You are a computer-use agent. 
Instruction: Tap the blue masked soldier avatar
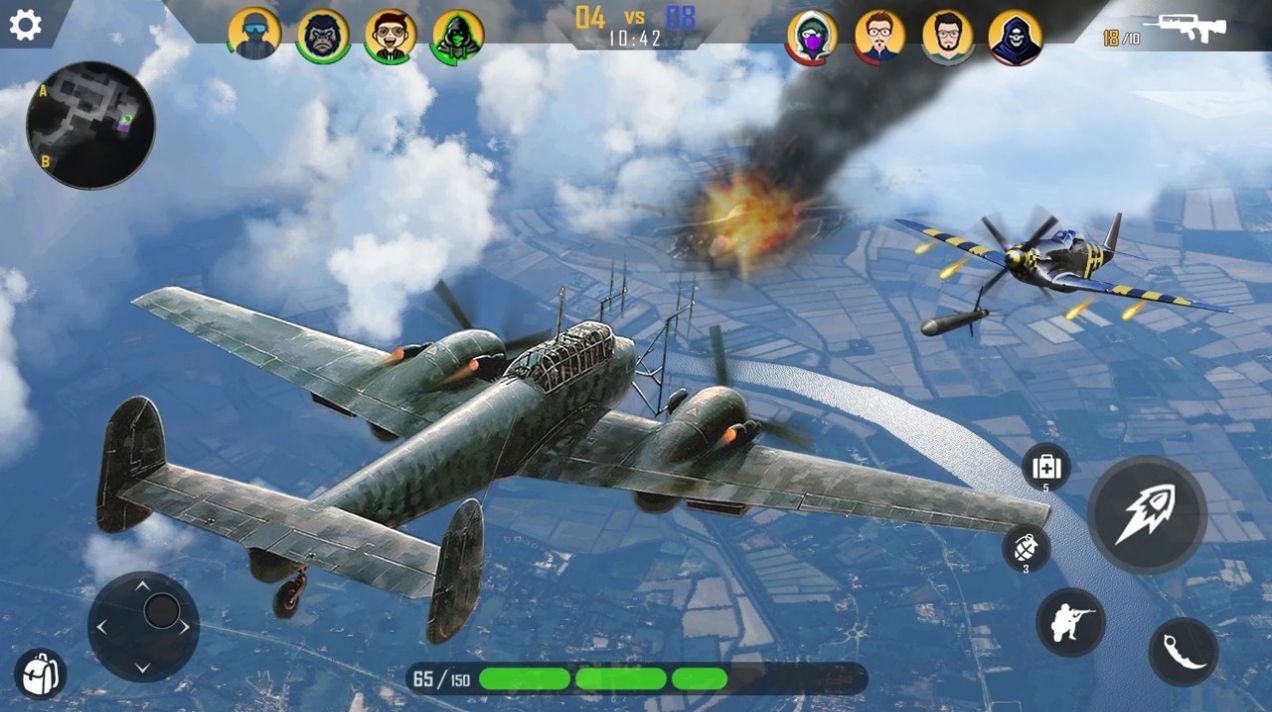click(254, 35)
